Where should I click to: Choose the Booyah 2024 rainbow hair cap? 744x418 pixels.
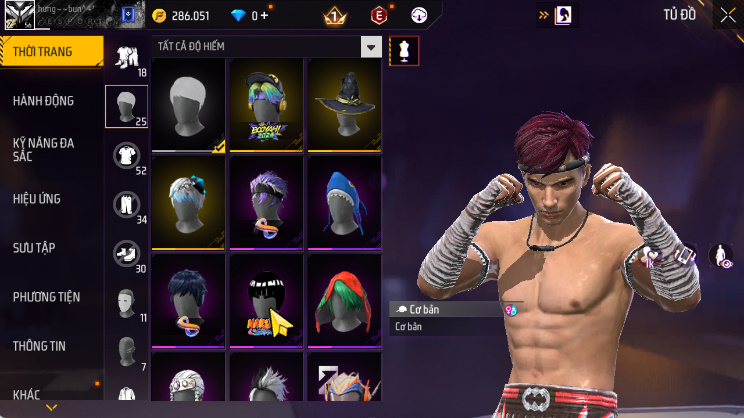point(266,104)
